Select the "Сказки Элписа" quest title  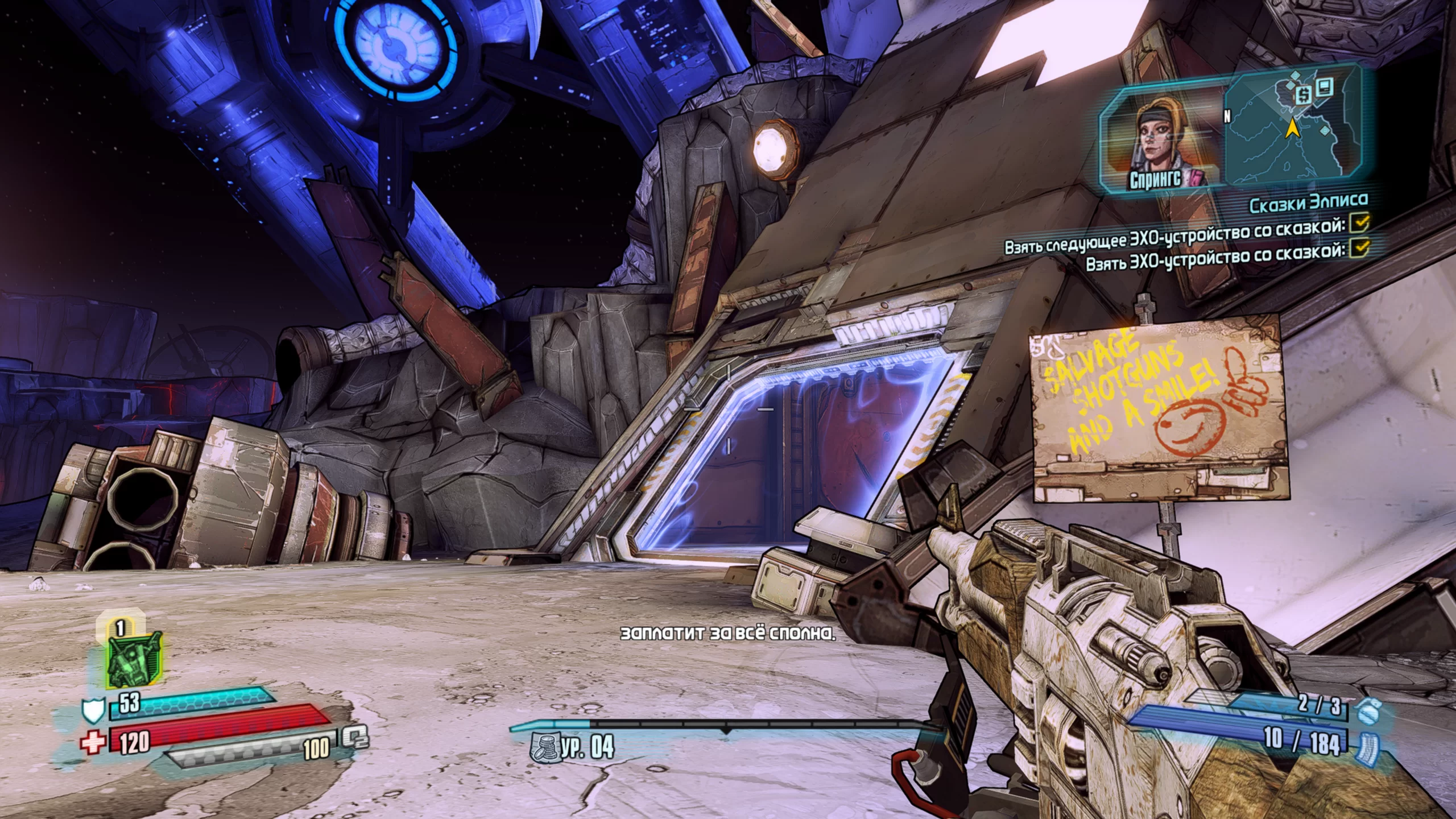pos(1308,203)
